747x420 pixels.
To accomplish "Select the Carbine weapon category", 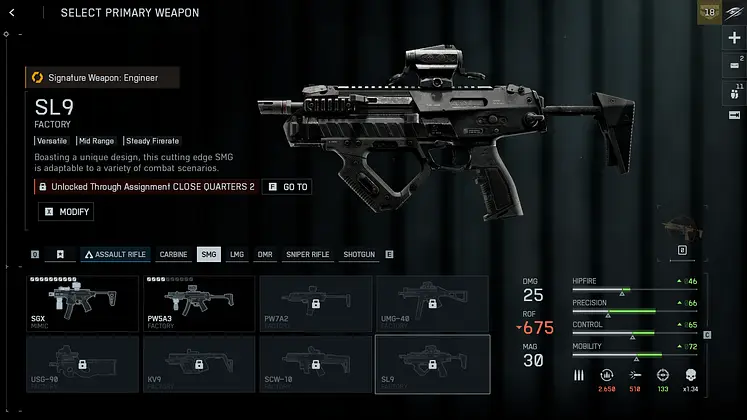I will 173,255.
